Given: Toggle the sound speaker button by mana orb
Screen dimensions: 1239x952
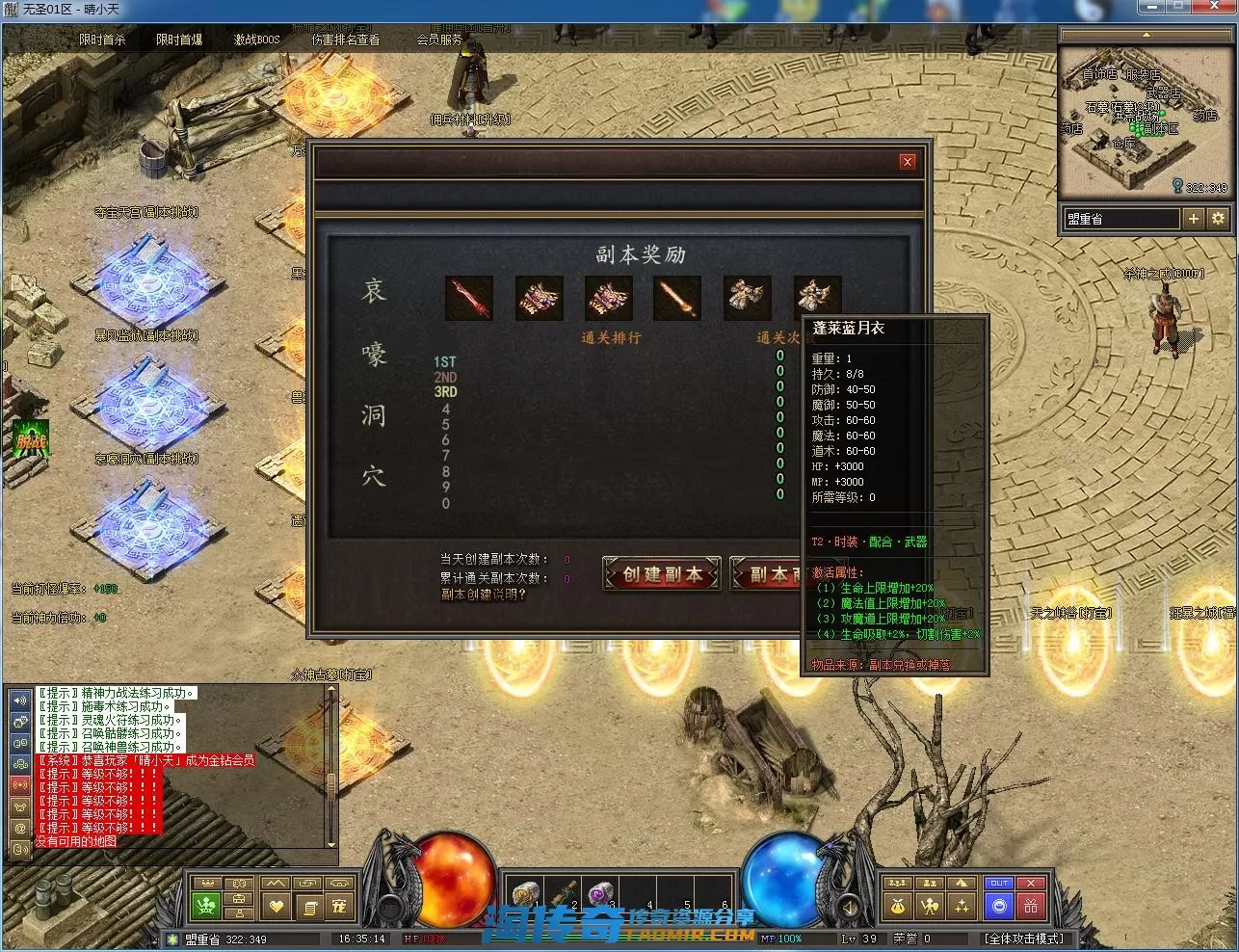Looking at the screenshot, I should pyautogui.click(x=849, y=907).
